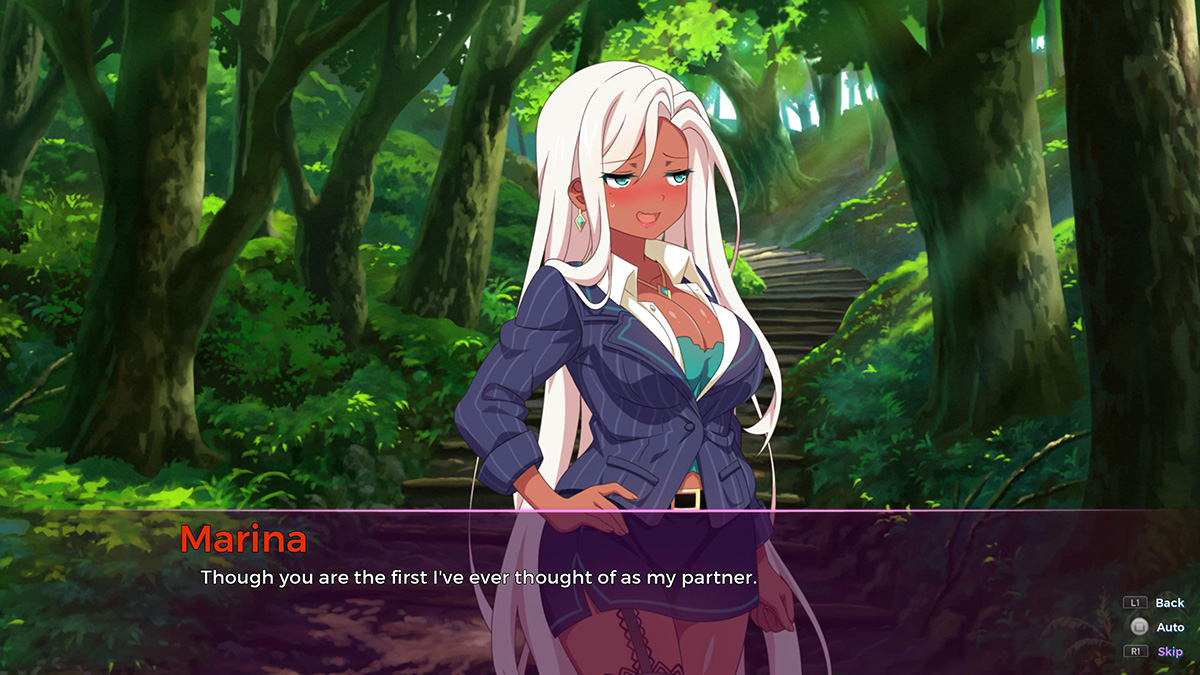
Task: Enable Auto dialogue advance
Action: [1169, 627]
